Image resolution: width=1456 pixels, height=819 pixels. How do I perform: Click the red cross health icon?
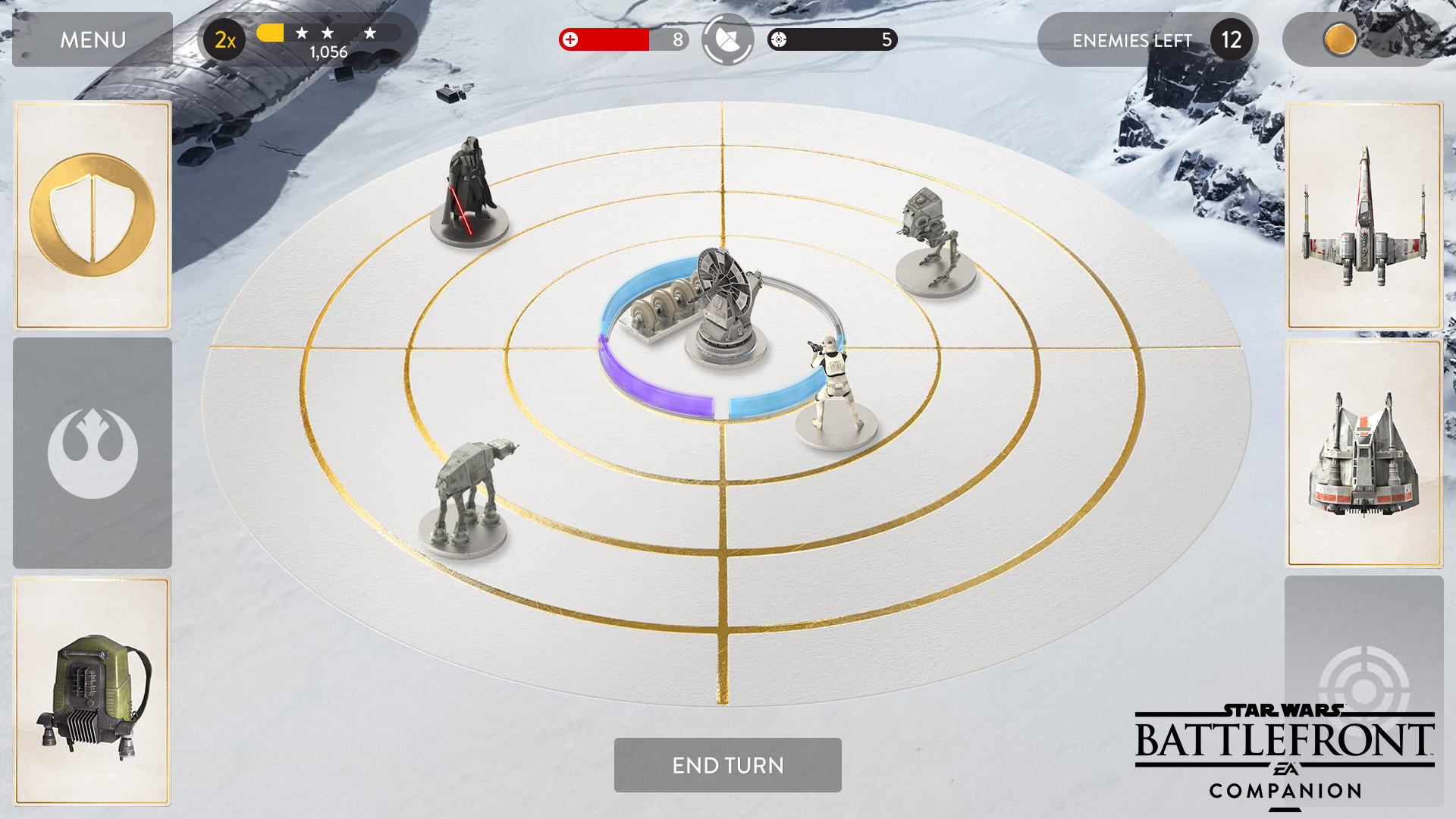click(x=570, y=39)
